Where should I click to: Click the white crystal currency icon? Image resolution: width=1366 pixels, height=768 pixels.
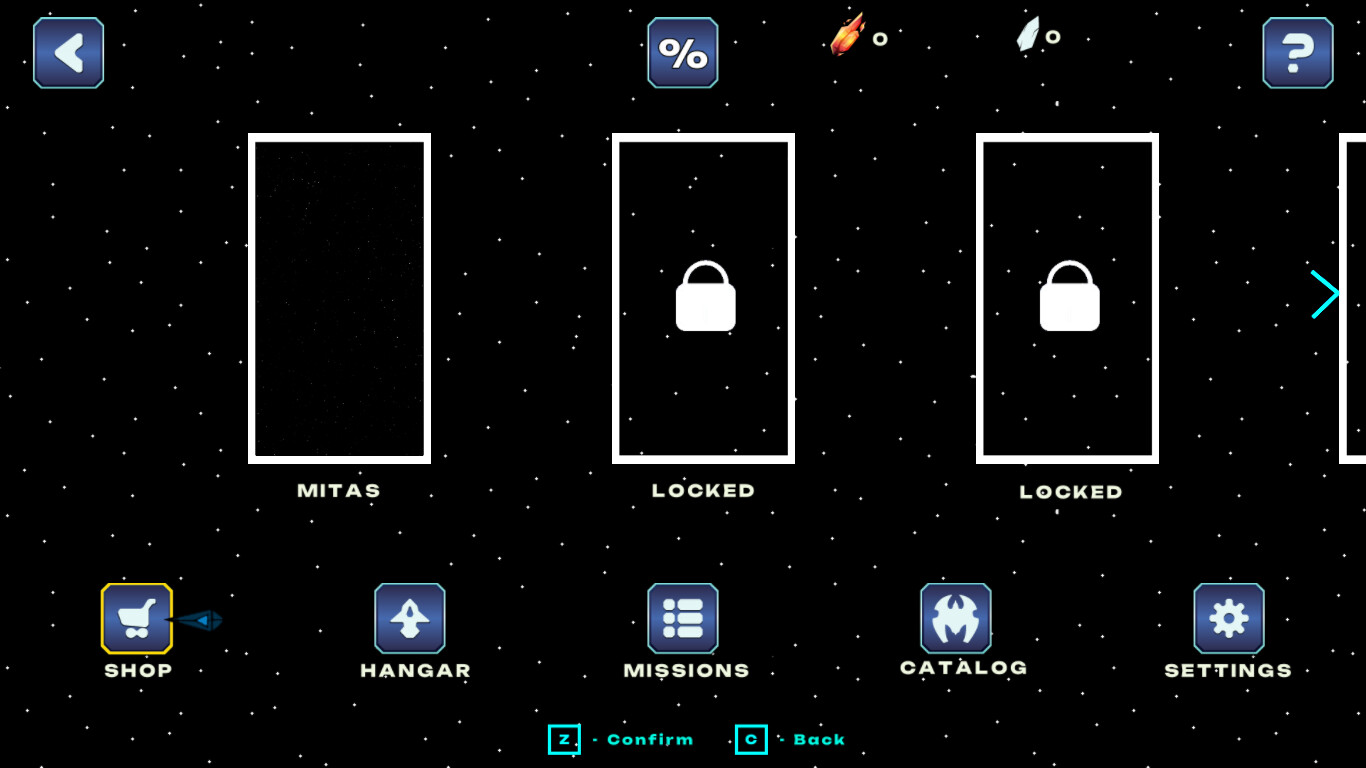(x=1031, y=37)
